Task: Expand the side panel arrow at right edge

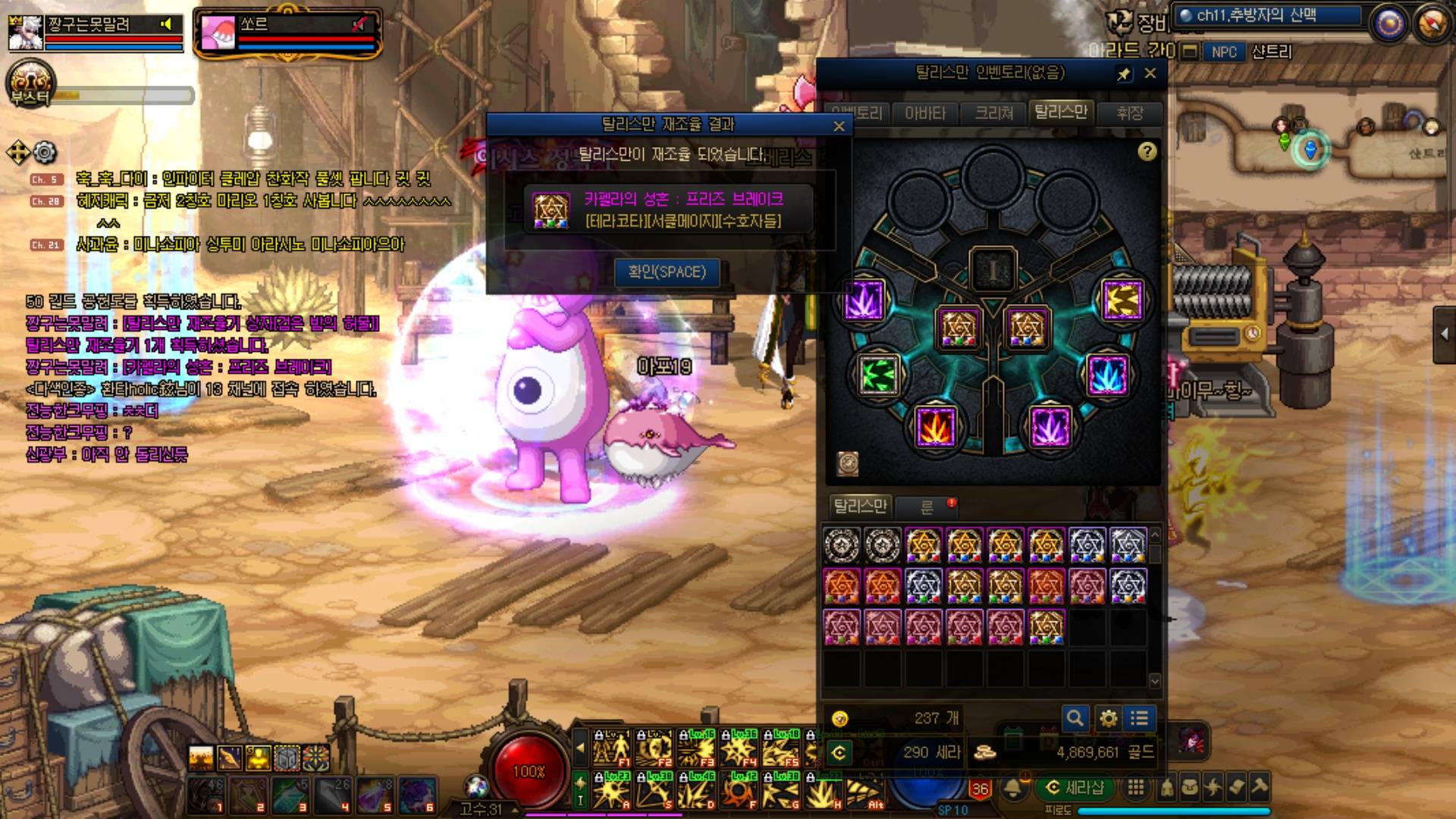Action: pyautogui.click(x=1444, y=334)
